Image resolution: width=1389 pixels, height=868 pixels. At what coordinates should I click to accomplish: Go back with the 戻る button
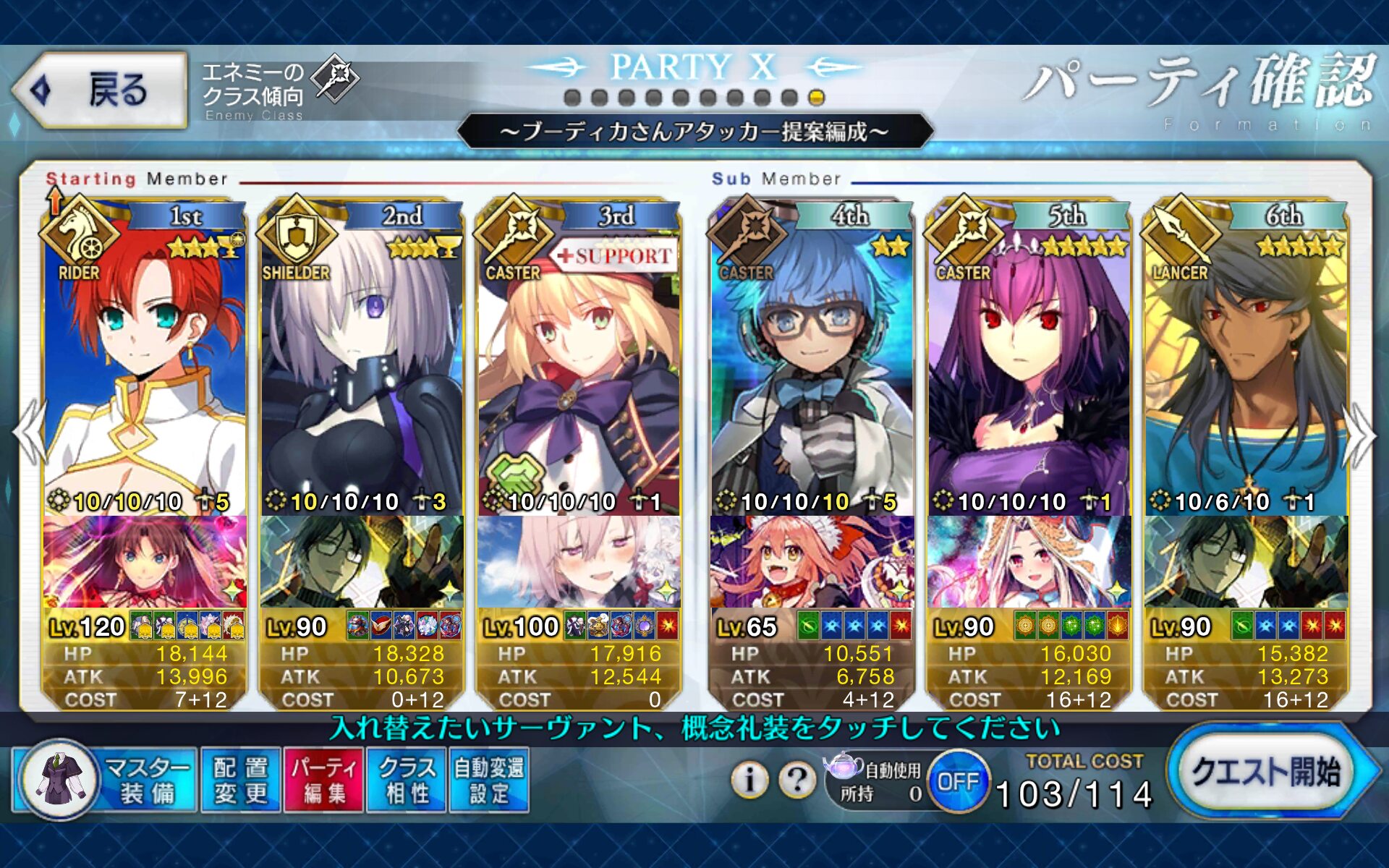tap(100, 90)
